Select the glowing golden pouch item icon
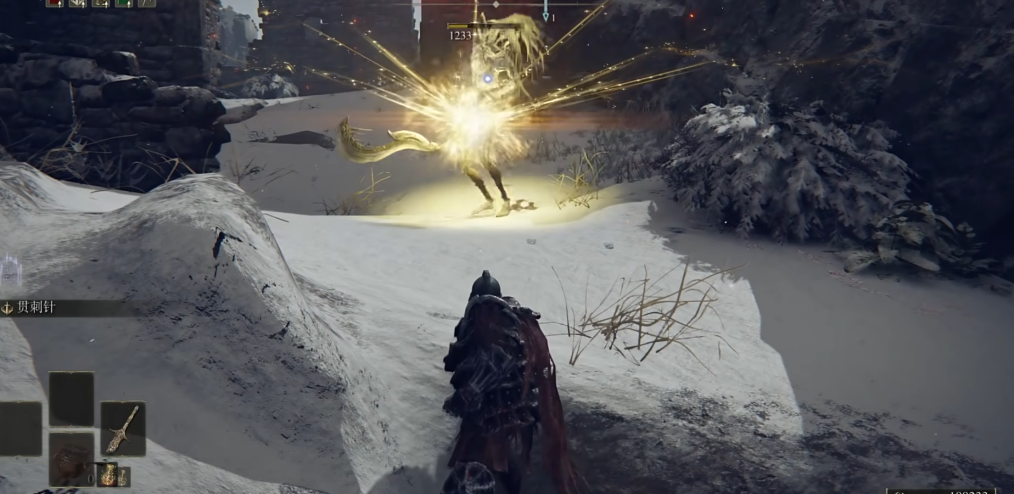1014x494 pixels. click(x=110, y=474)
